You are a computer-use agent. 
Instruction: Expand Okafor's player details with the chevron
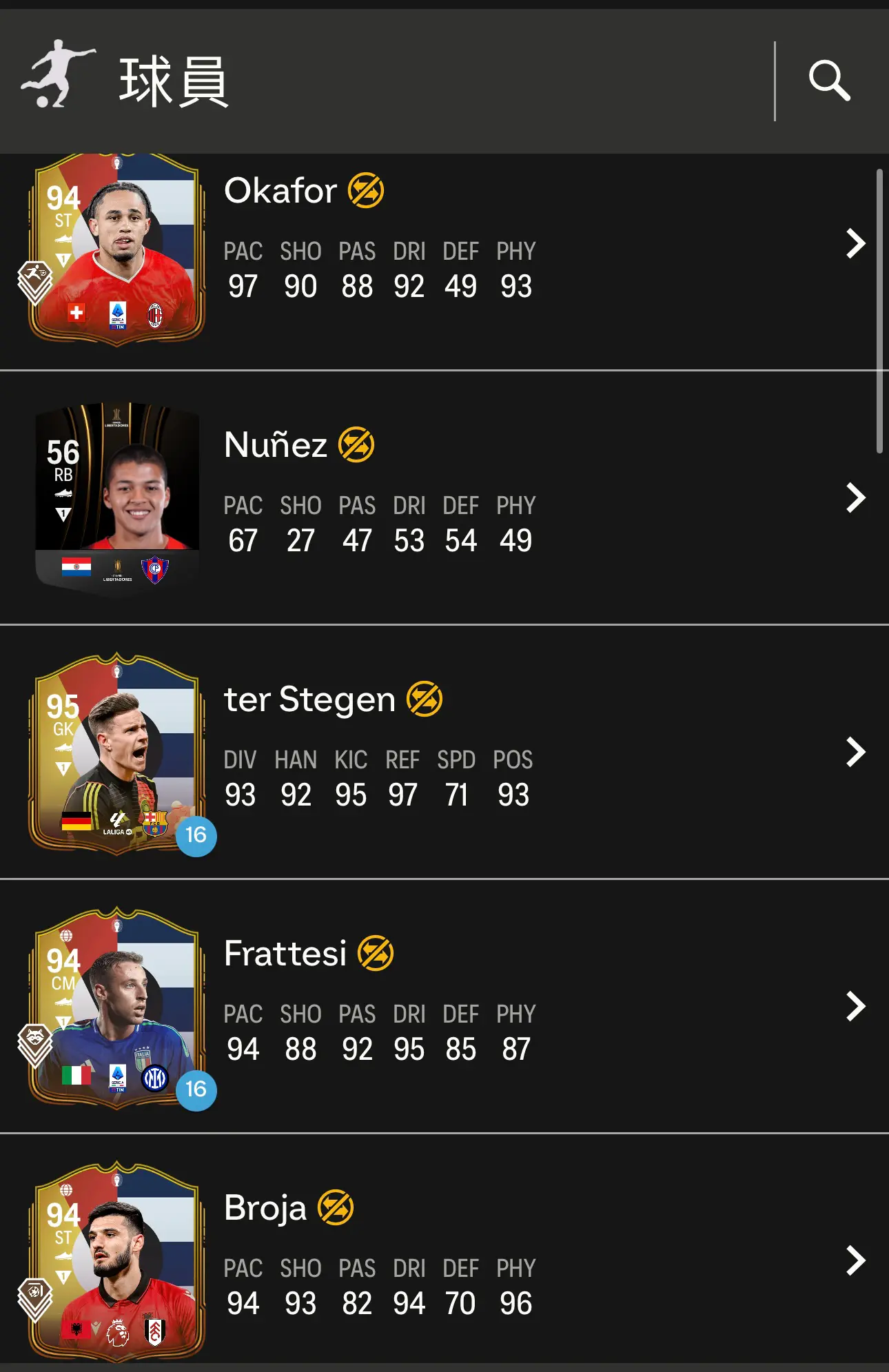(855, 243)
